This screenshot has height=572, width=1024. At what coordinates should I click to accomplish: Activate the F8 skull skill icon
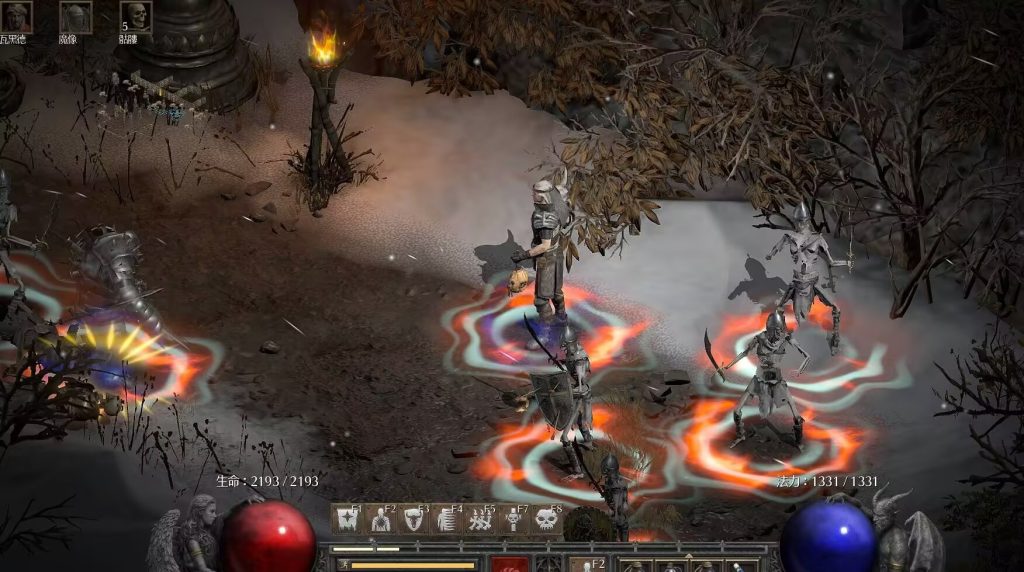click(546, 519)
